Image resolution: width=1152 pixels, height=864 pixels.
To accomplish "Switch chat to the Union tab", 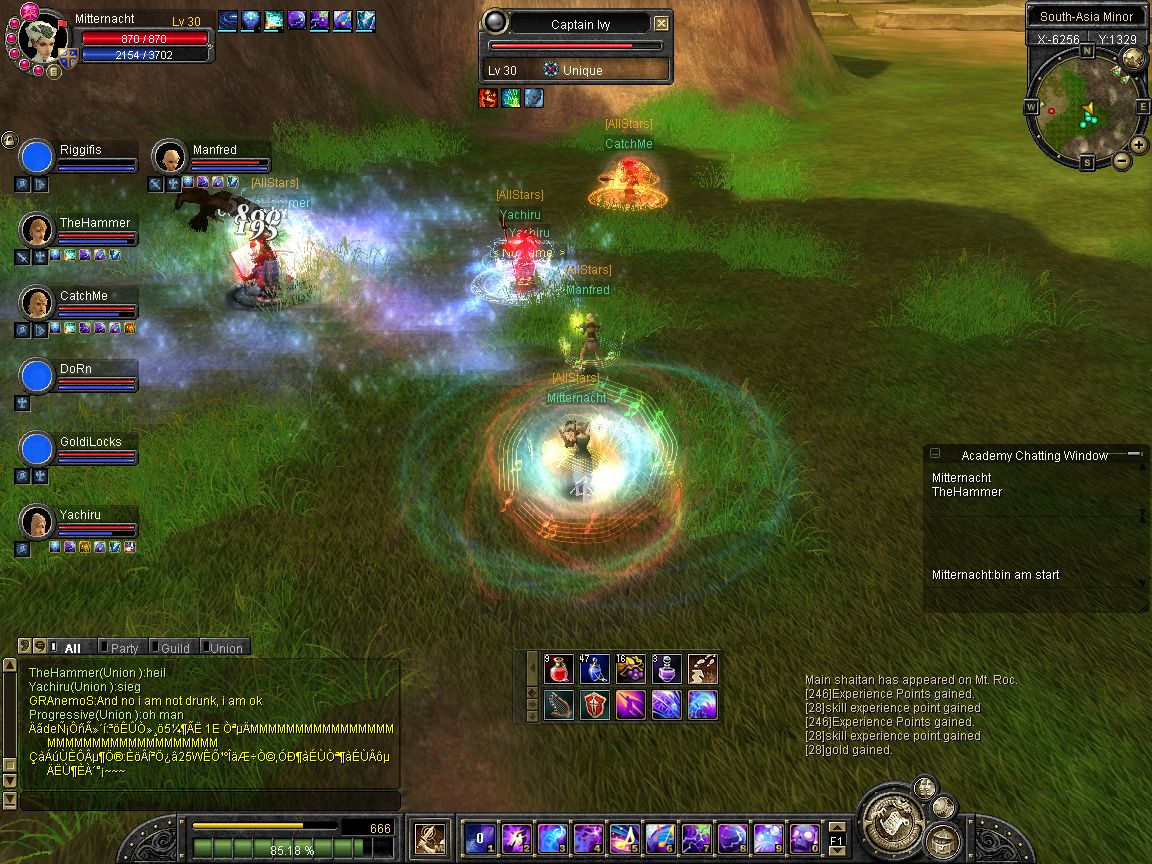I will [225, 648].
